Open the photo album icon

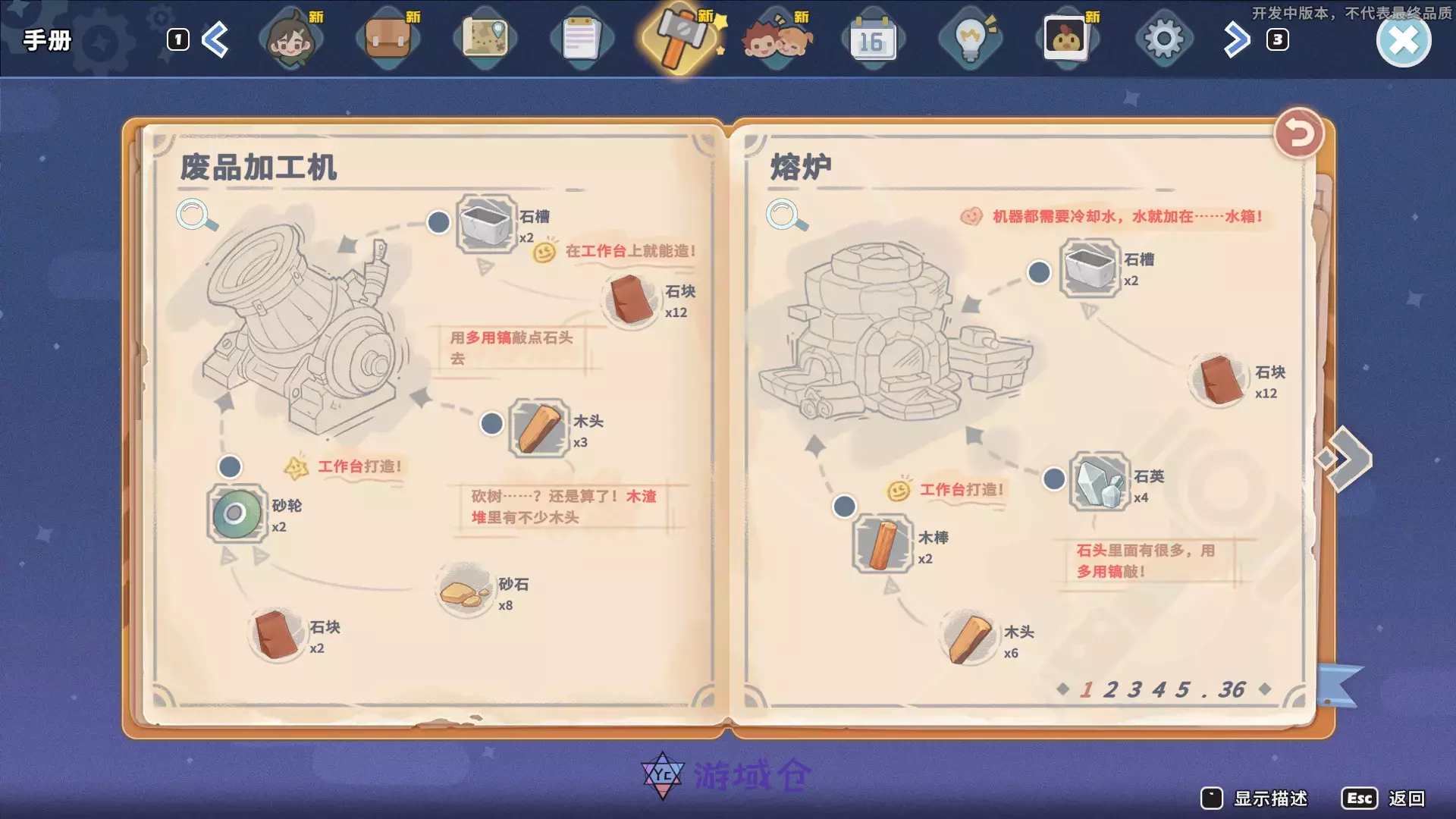[1068, 38]
